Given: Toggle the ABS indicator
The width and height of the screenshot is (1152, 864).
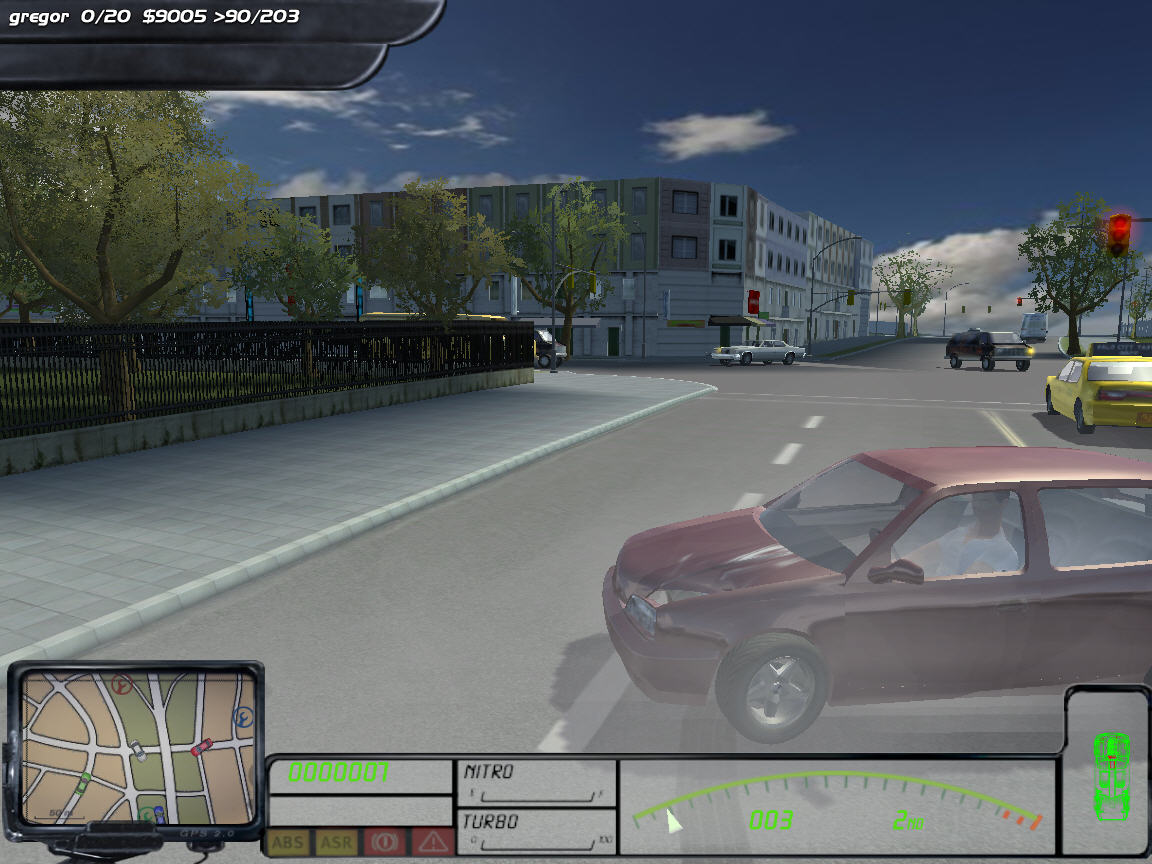Looking at the screenshot, I should [x=288, y=842].
